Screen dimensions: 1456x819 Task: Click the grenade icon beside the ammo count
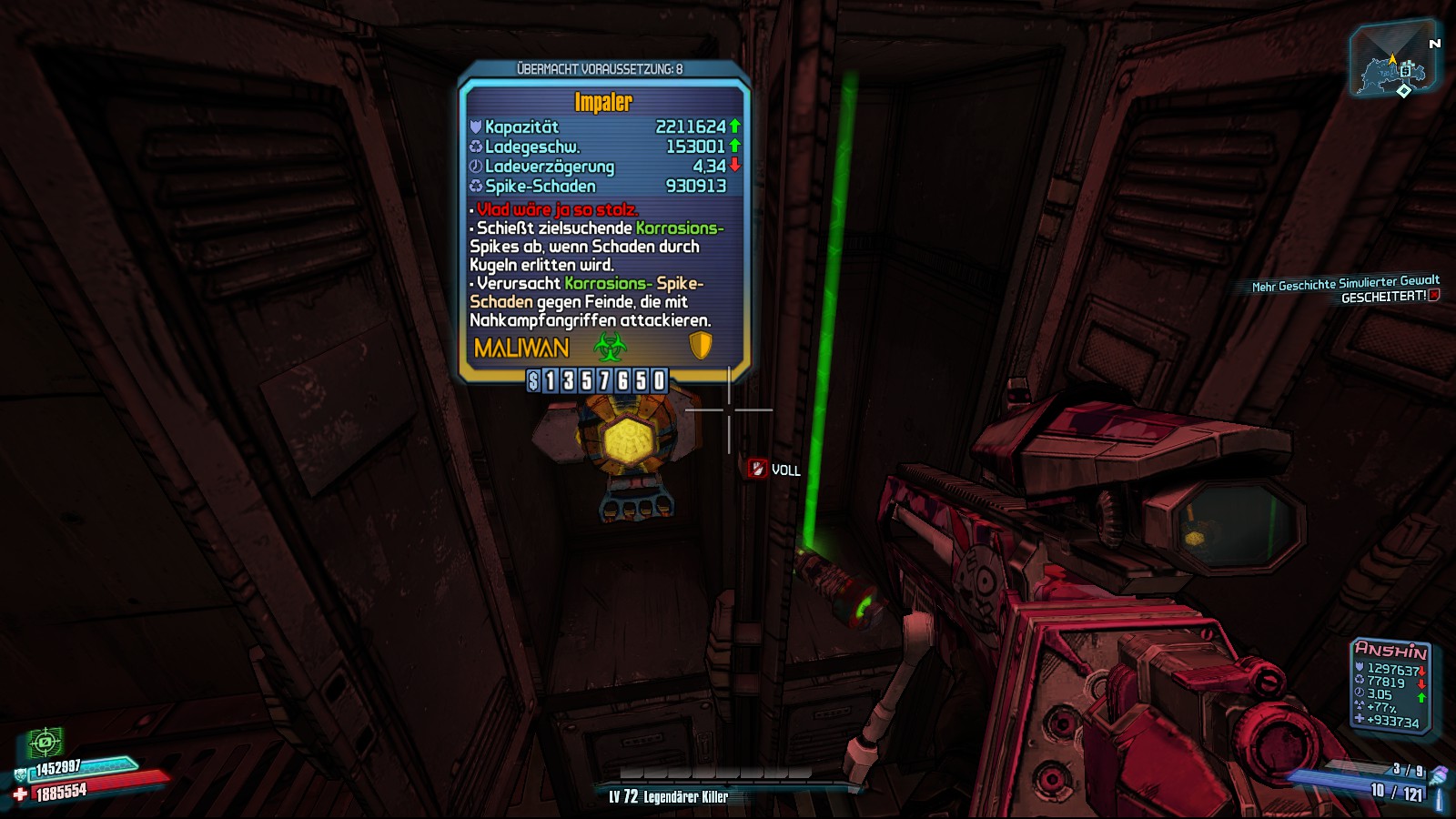[x=1438, y=774]
